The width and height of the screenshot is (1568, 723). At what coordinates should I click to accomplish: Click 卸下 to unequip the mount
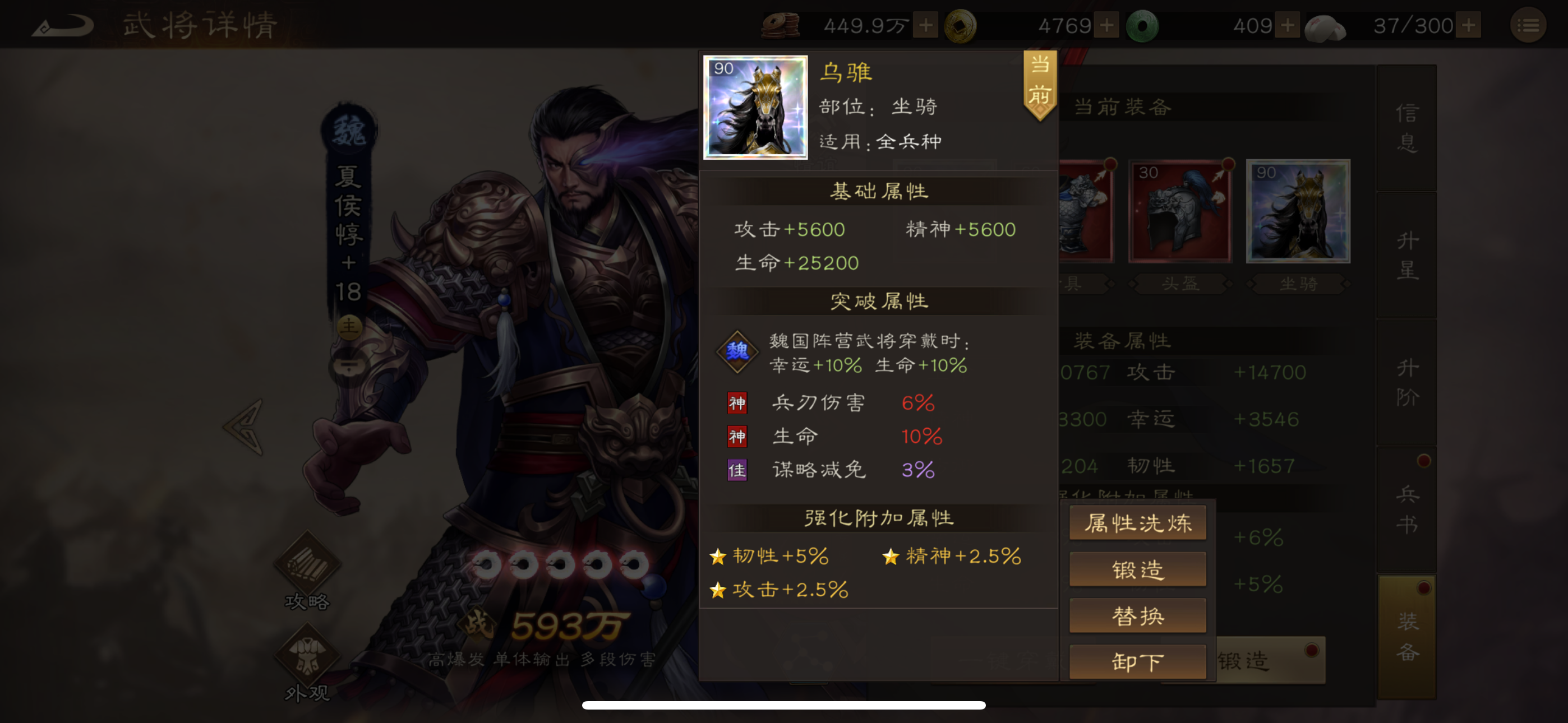tap(1137, 661)
